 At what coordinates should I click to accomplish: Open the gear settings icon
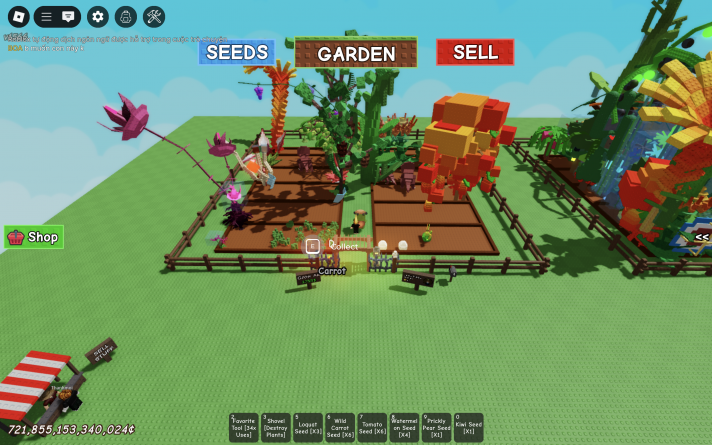click(x=97, y=16)
